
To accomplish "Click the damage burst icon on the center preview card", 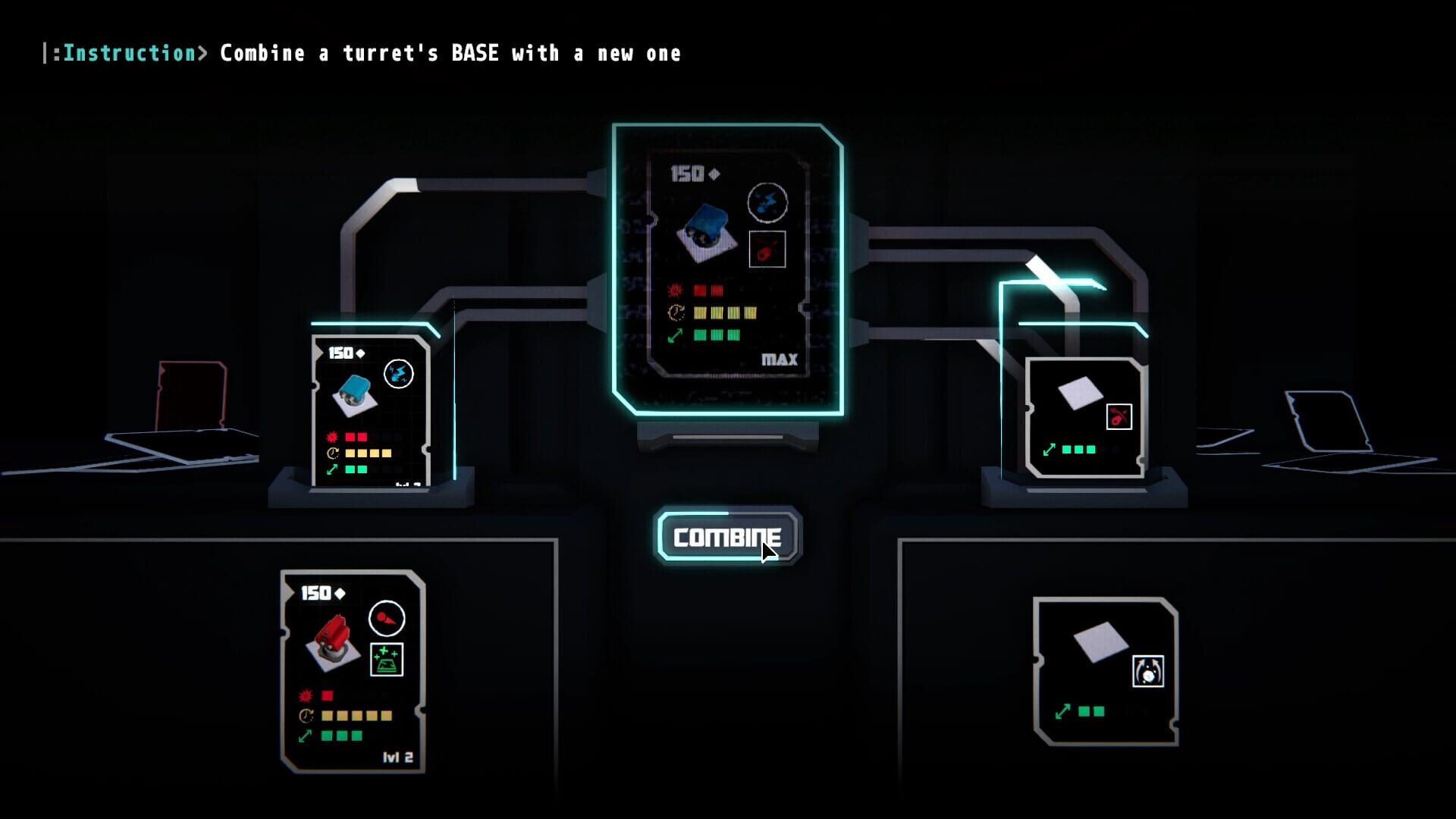I will (x=676, y=288).
